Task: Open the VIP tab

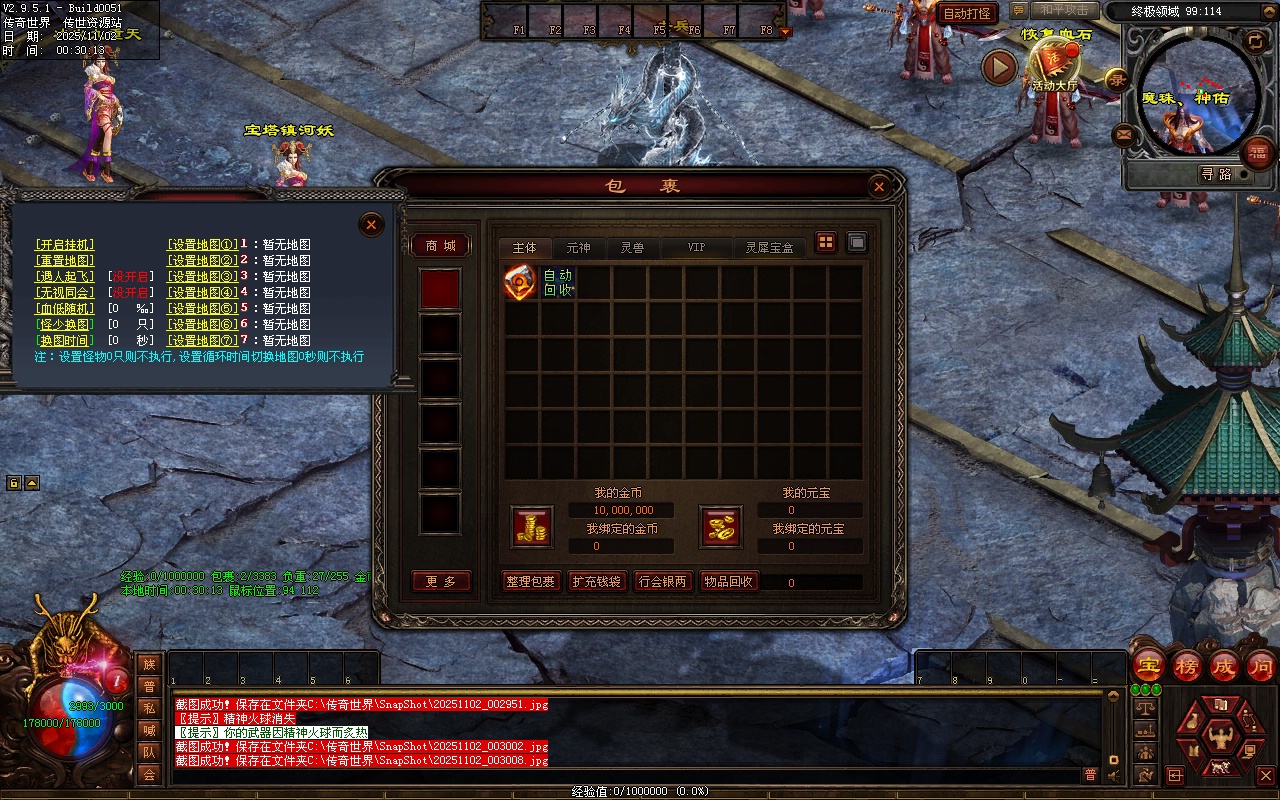Action: pyautogui.click(x=696, y=247)
